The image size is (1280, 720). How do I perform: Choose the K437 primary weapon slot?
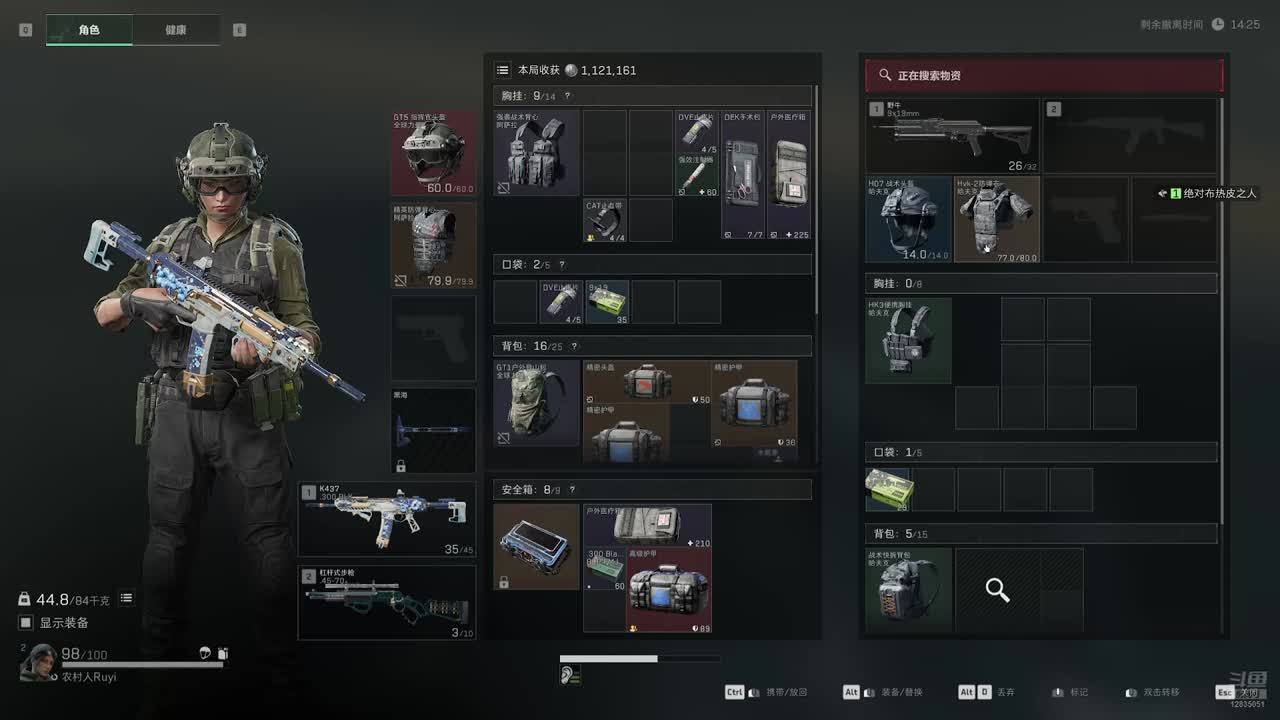[386, 519]
